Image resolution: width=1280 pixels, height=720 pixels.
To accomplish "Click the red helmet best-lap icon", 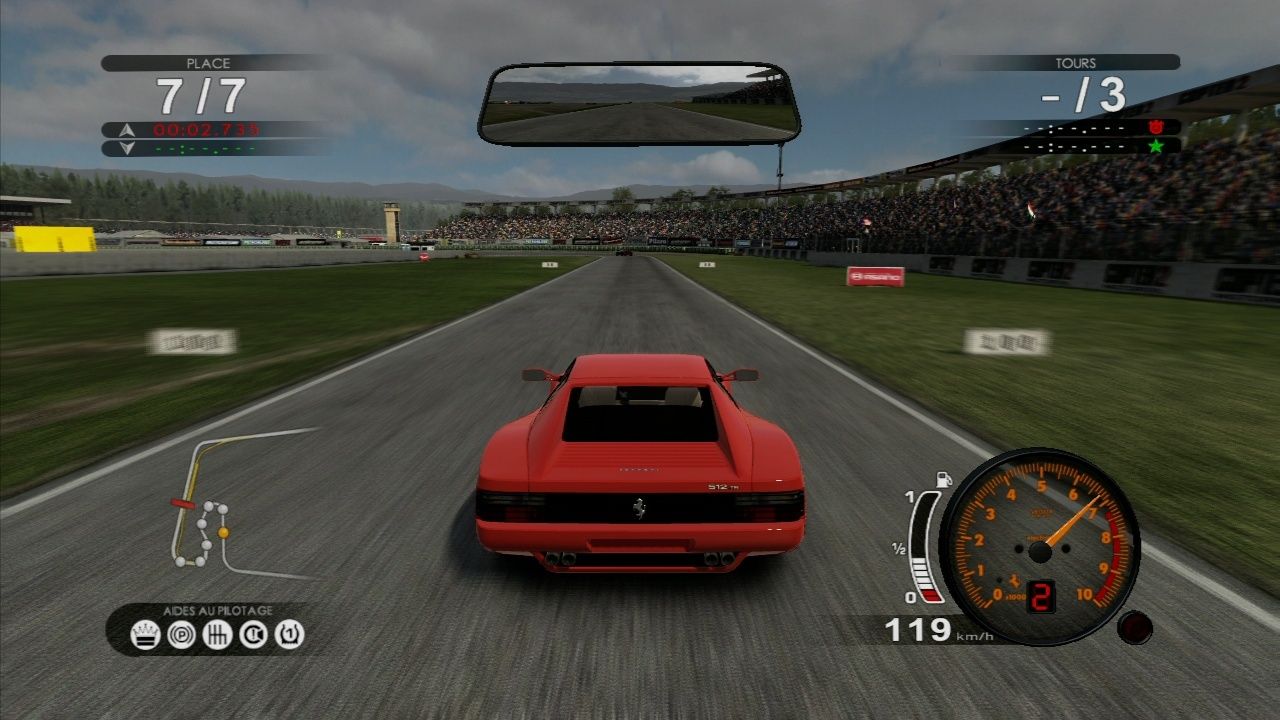I will (1156, 127).
